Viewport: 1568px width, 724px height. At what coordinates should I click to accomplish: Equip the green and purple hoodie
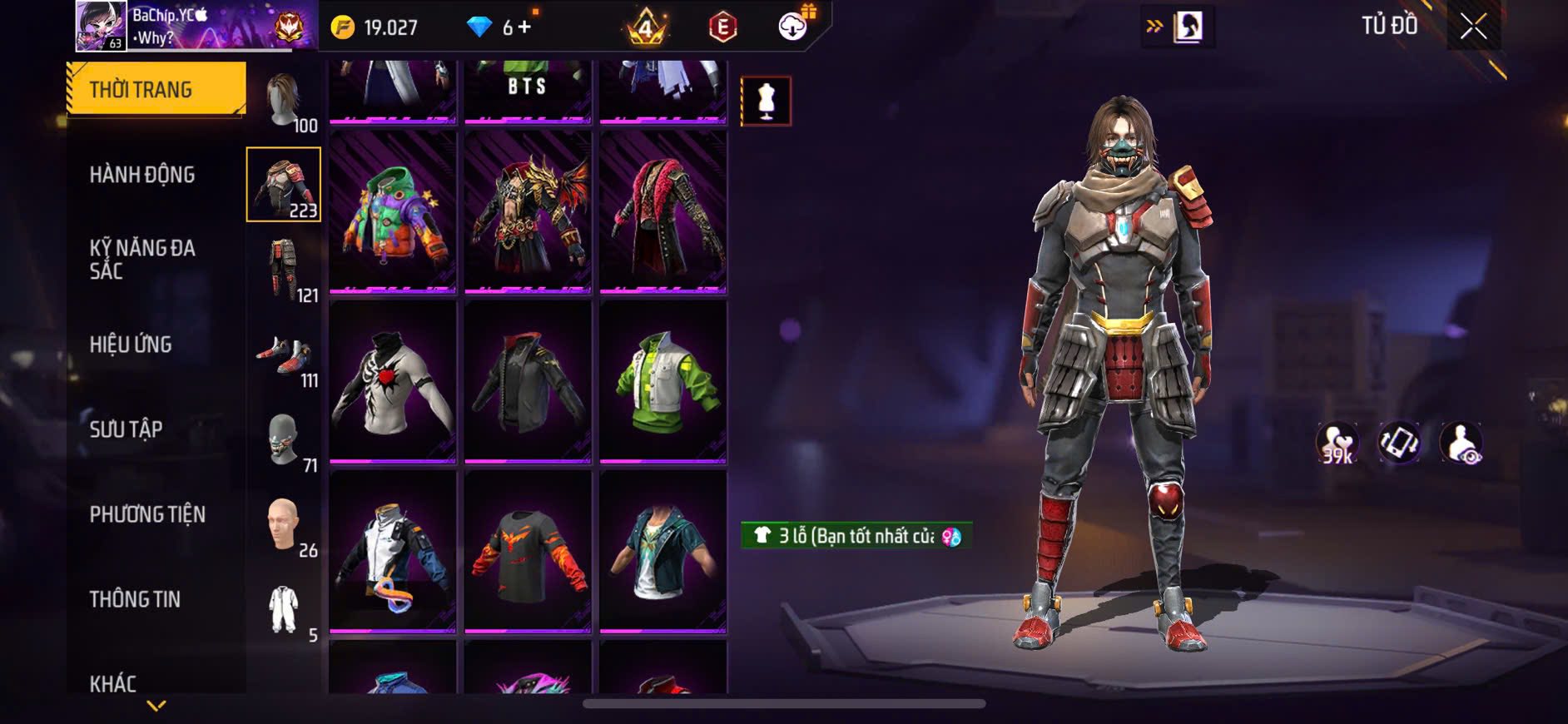pyautogui.click(x=393, y=213)
